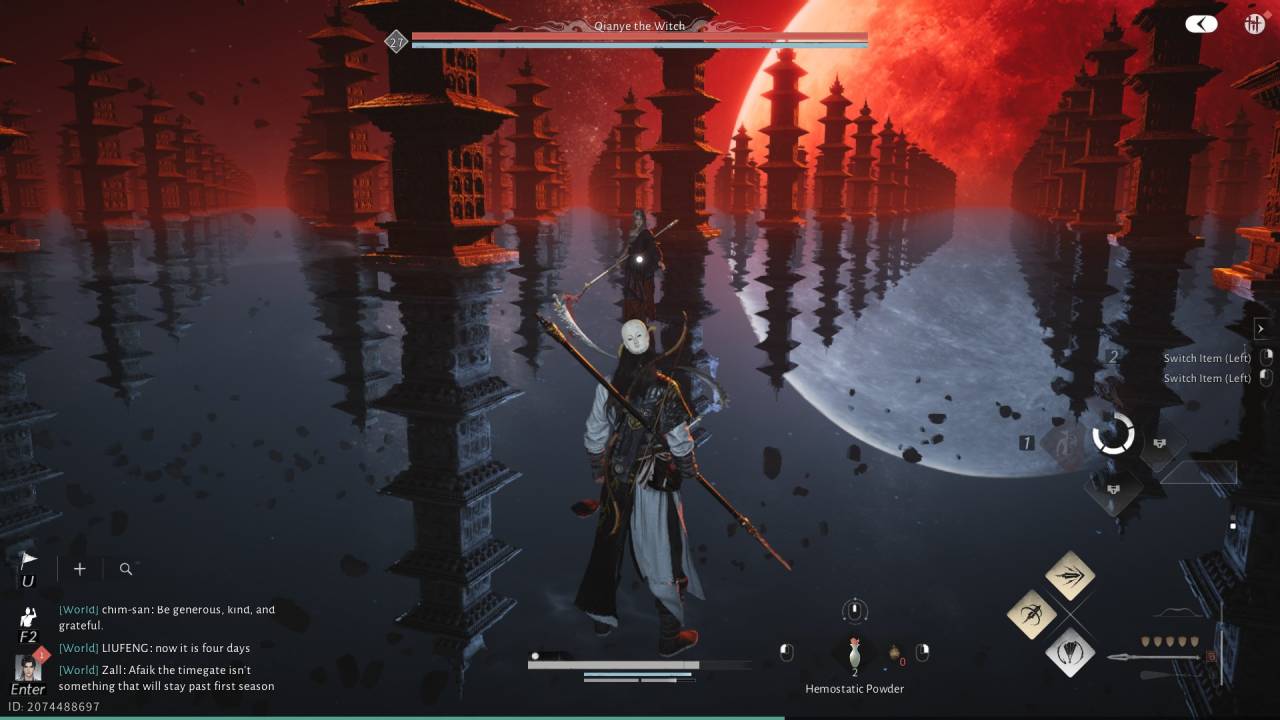Activate the arrow volley skill diamond
The image size is (1280, 720).
coord(1069,575)
